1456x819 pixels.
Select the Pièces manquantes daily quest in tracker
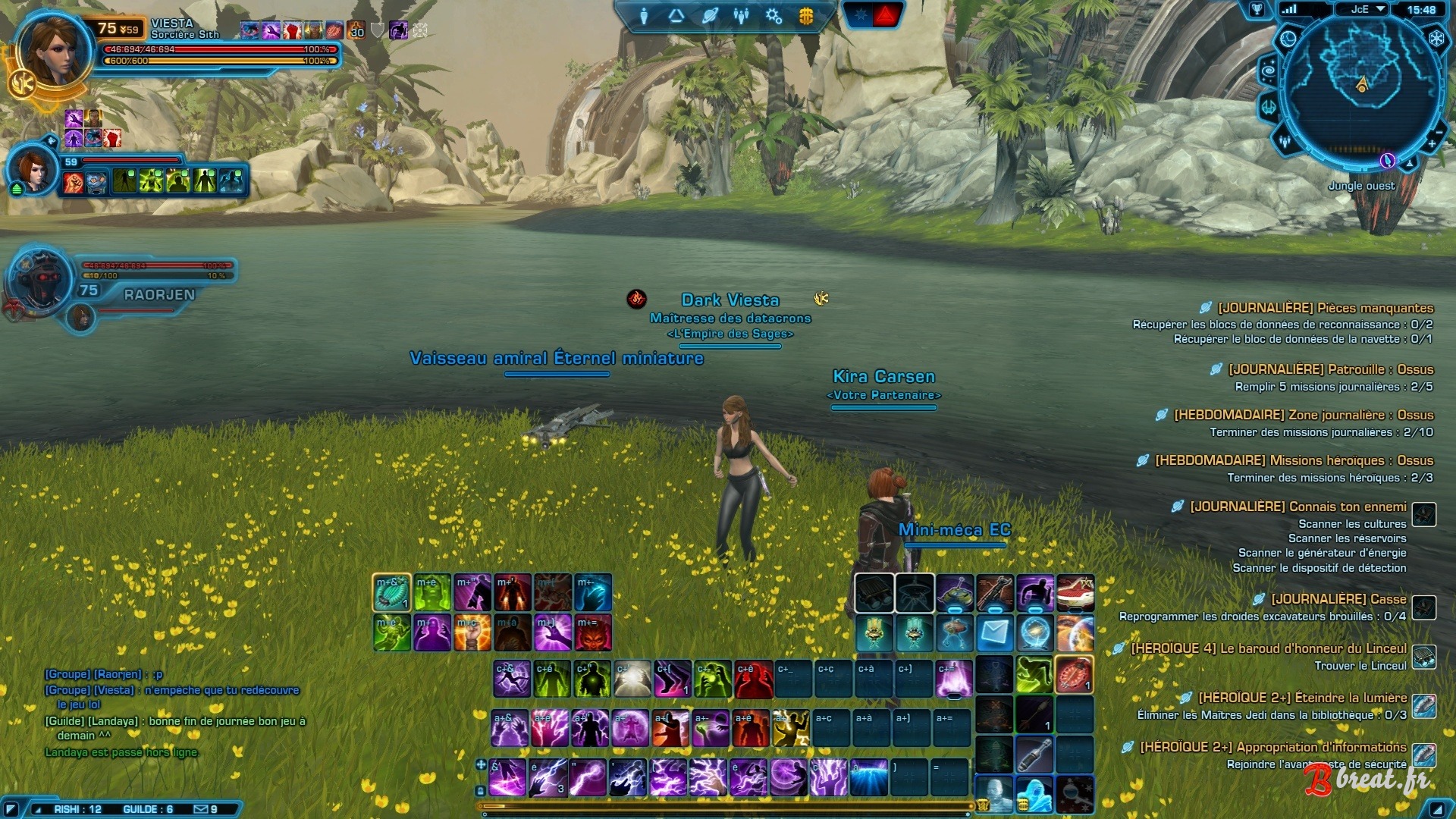(1325, 308)
